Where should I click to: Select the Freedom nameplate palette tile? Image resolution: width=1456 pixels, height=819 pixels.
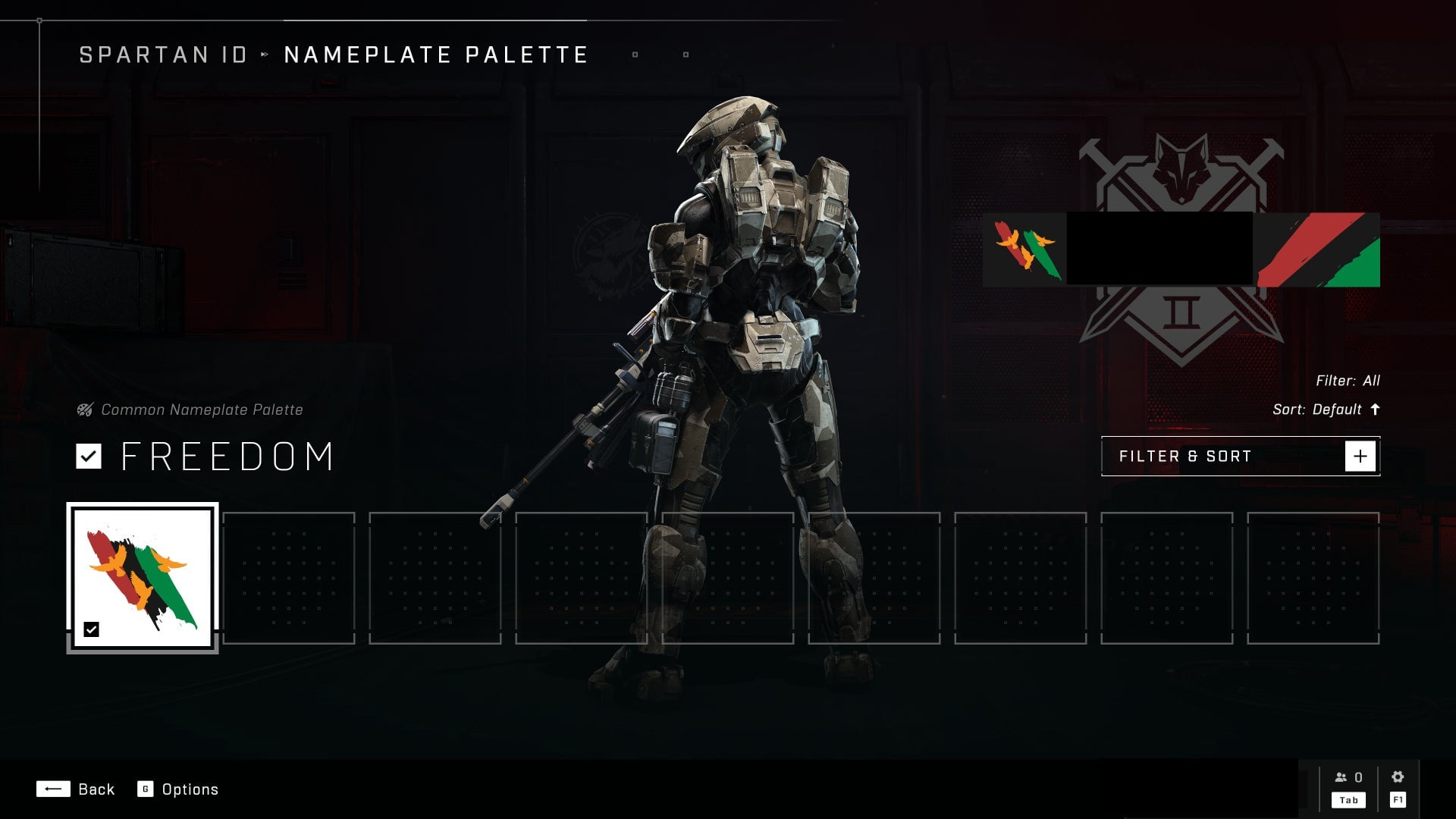143,578
